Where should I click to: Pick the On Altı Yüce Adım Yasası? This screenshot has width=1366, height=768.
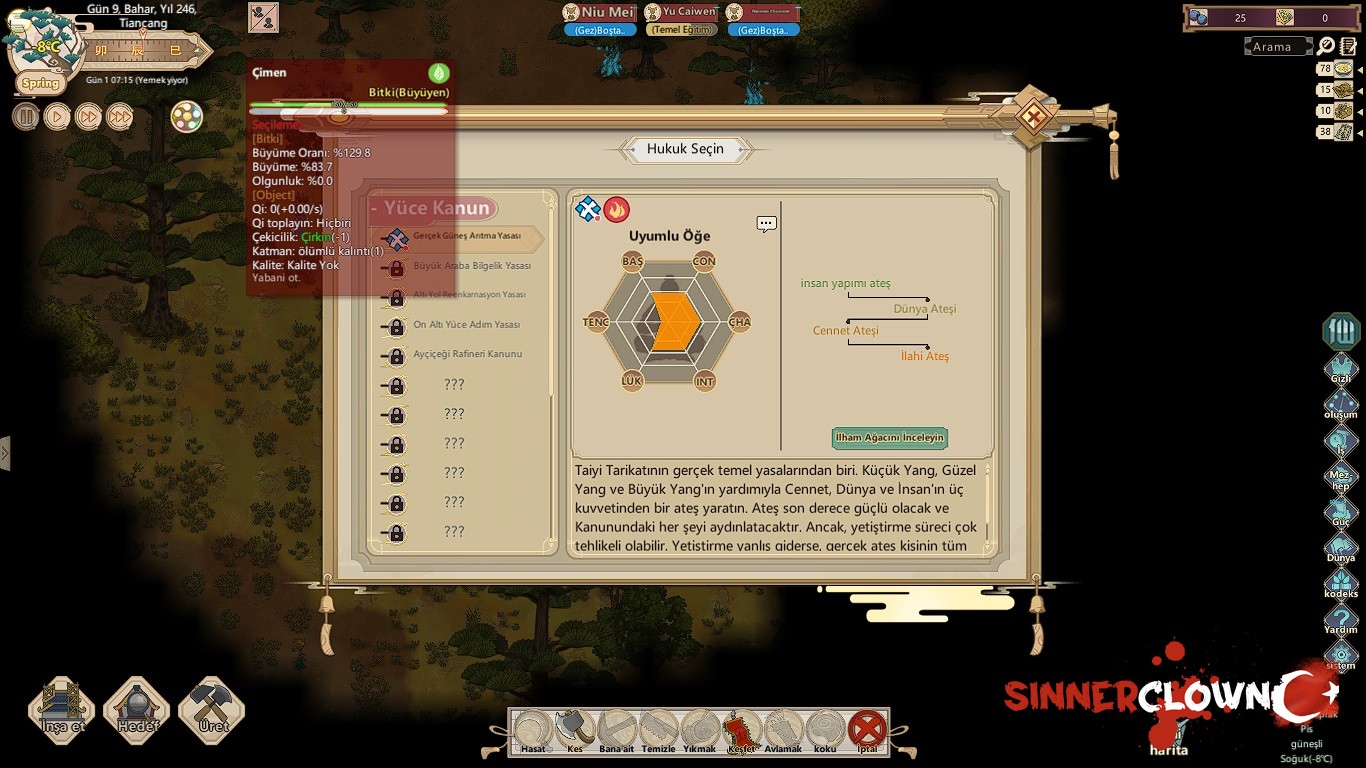point(465,326)
